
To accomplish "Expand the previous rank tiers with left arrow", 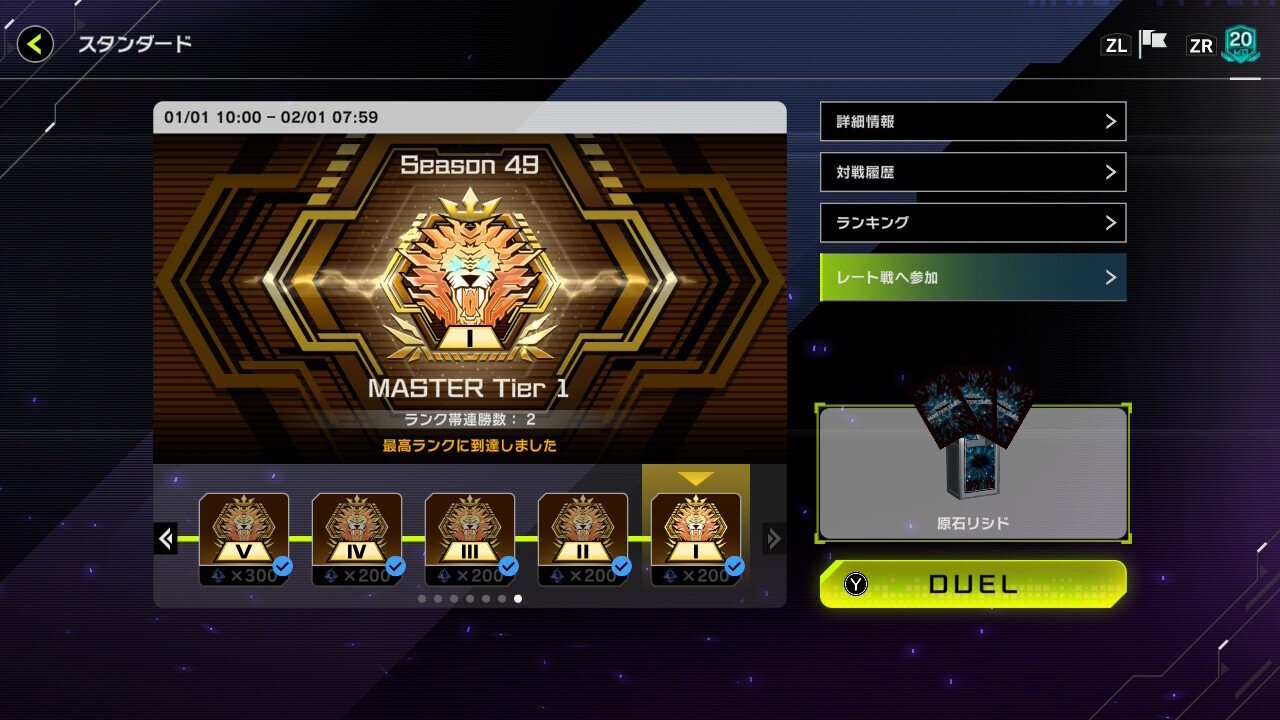I will coord(165,538).
